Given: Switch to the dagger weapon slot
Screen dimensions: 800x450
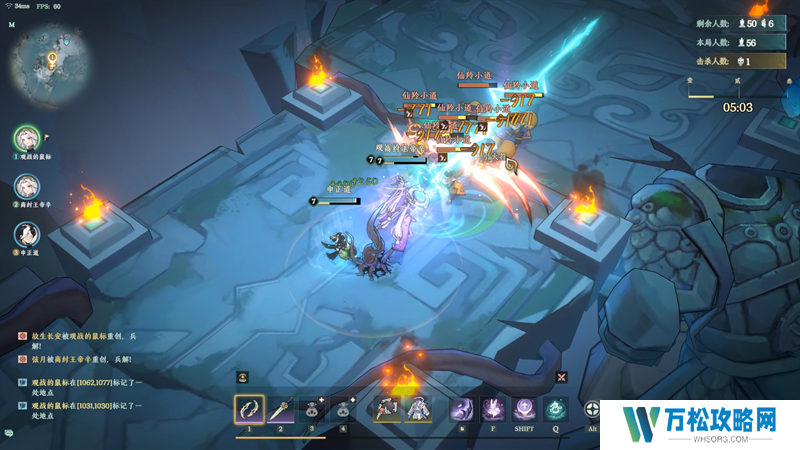Looking at the screenshot, I should pyautogui.click(x=281, y=409).
